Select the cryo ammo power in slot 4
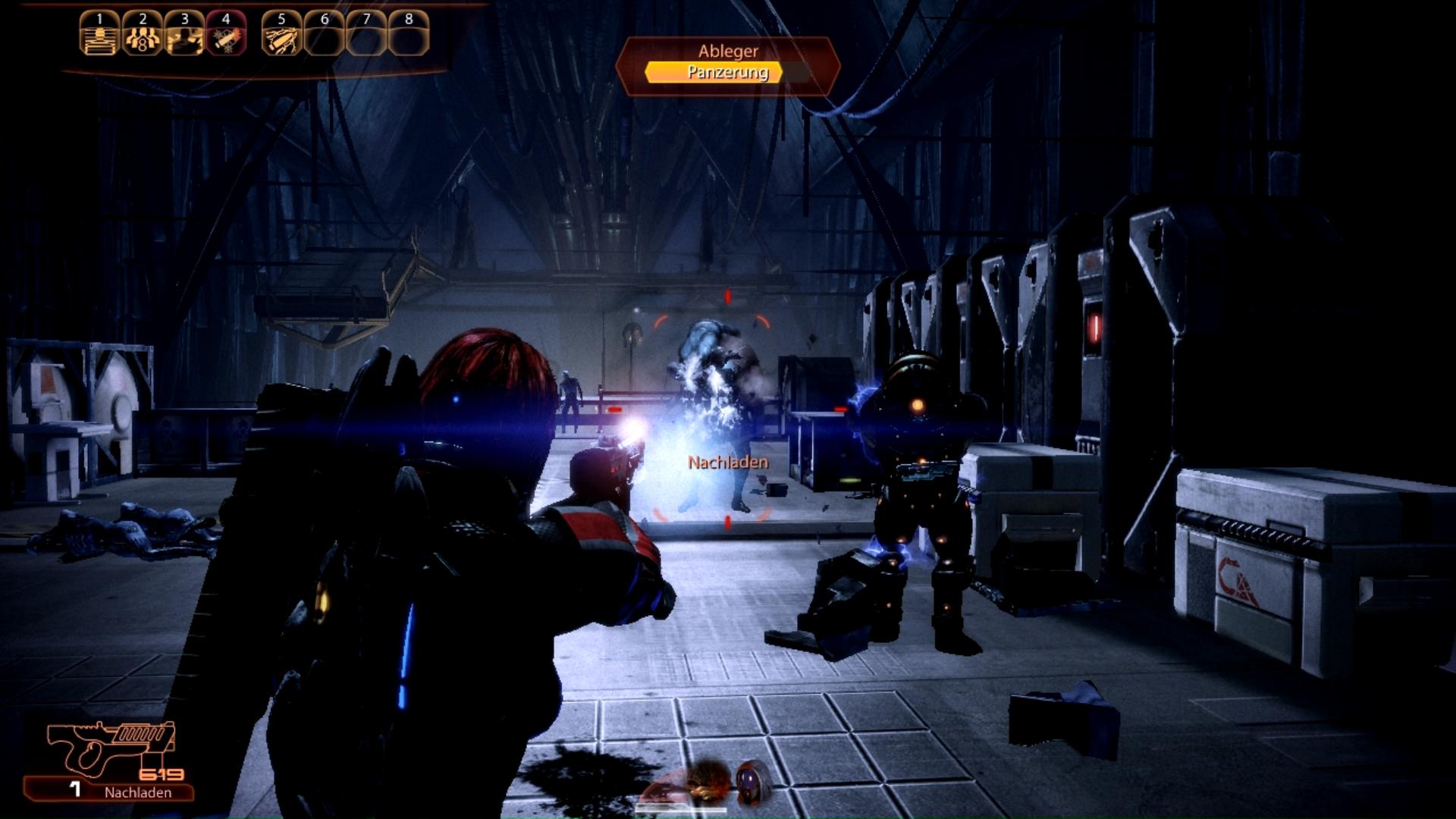 point(226,35)
